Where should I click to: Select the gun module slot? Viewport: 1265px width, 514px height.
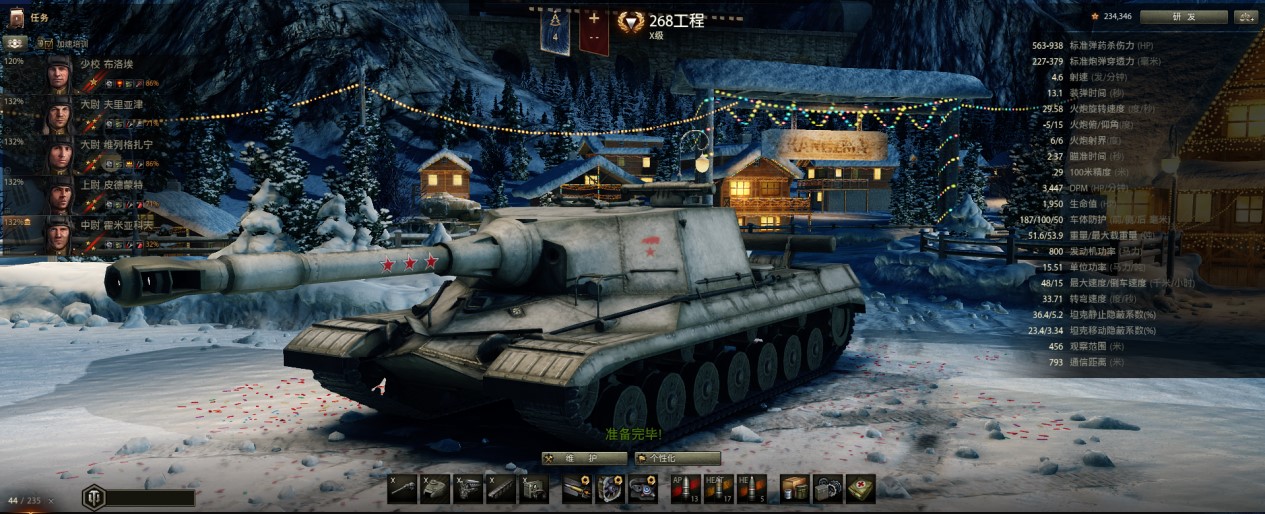[402, 488]
